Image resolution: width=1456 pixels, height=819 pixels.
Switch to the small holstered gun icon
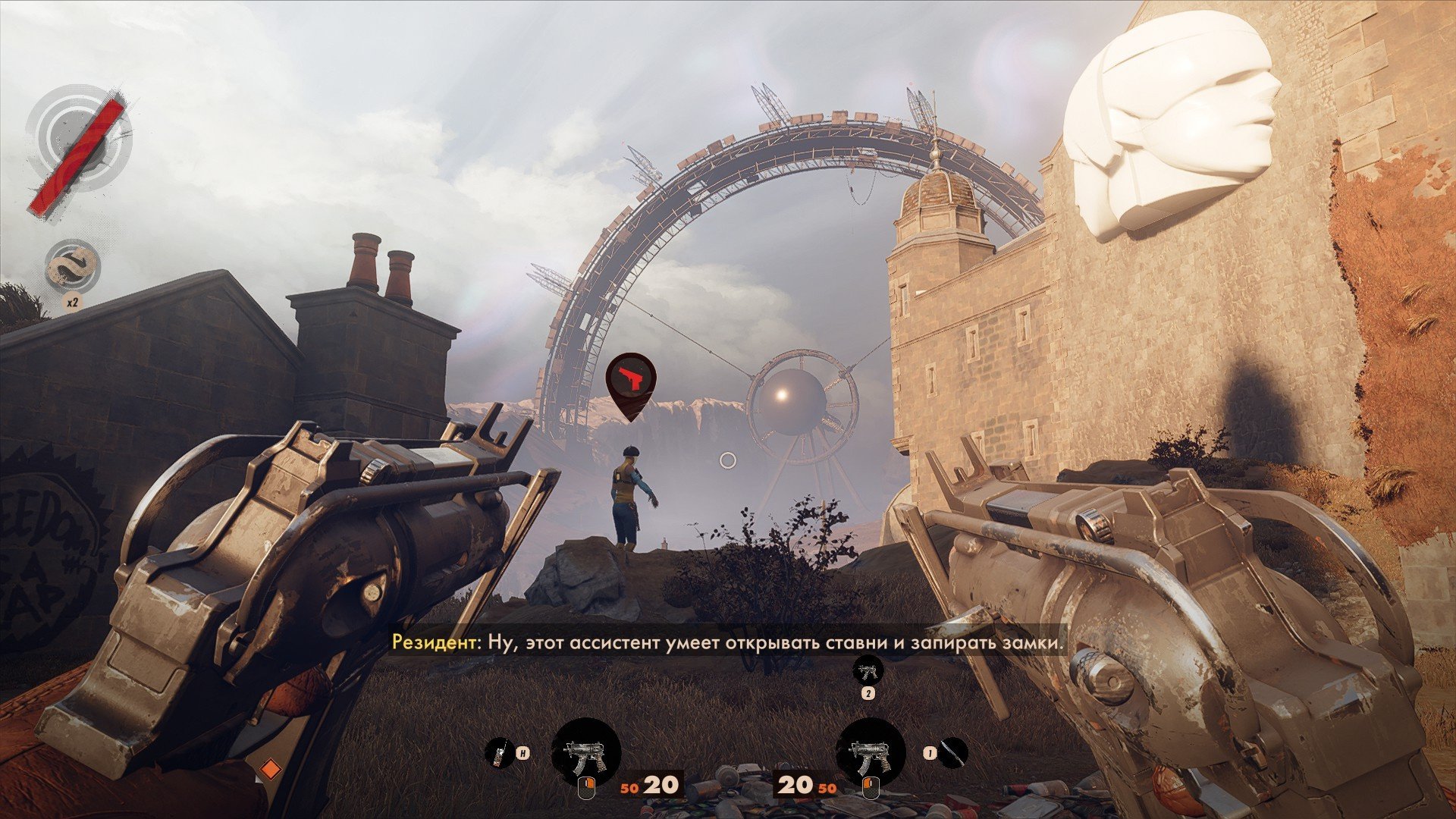click(x=868, y=670)
